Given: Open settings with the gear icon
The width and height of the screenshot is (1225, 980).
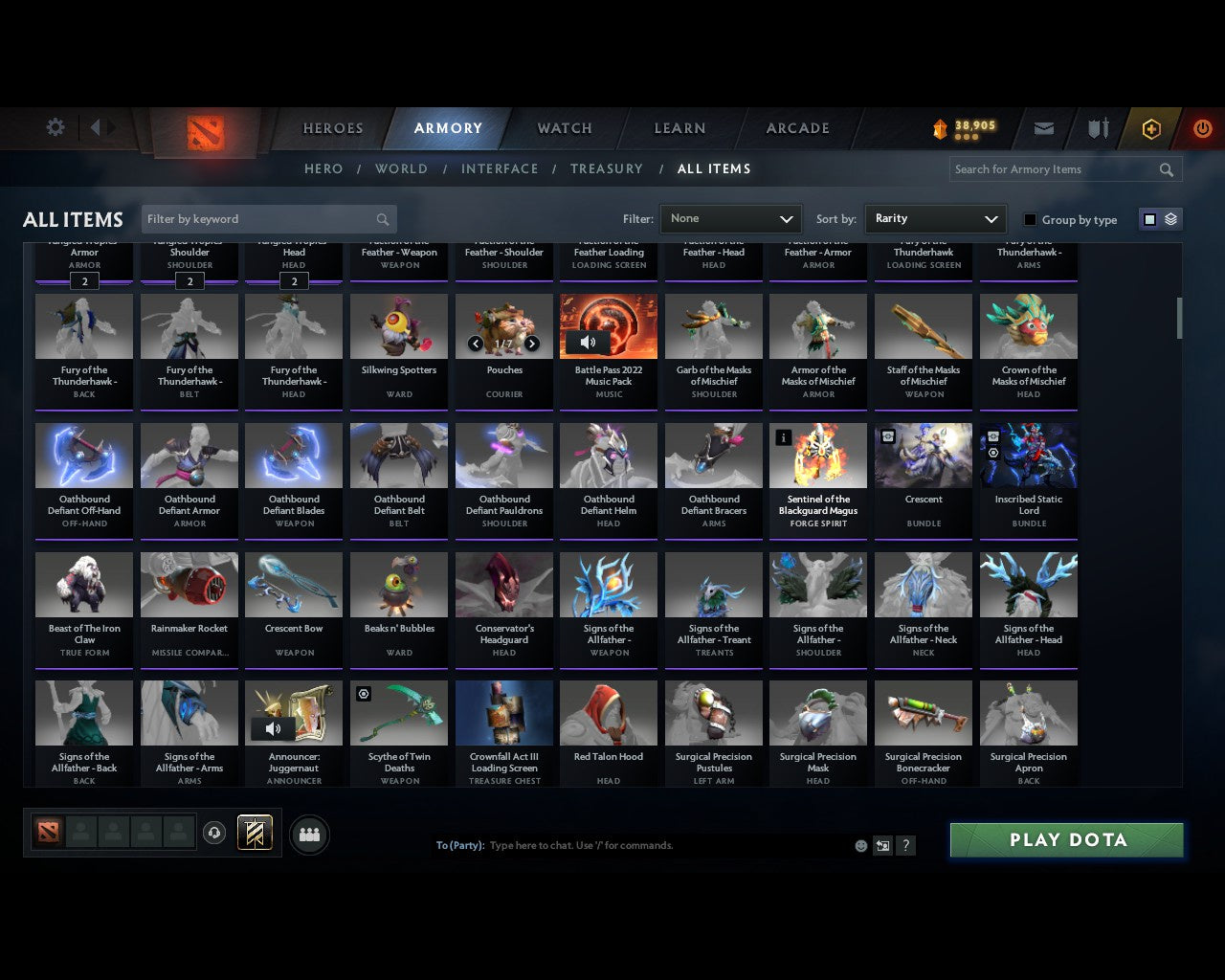Looking at the screenshot, I should pos(55,126).
